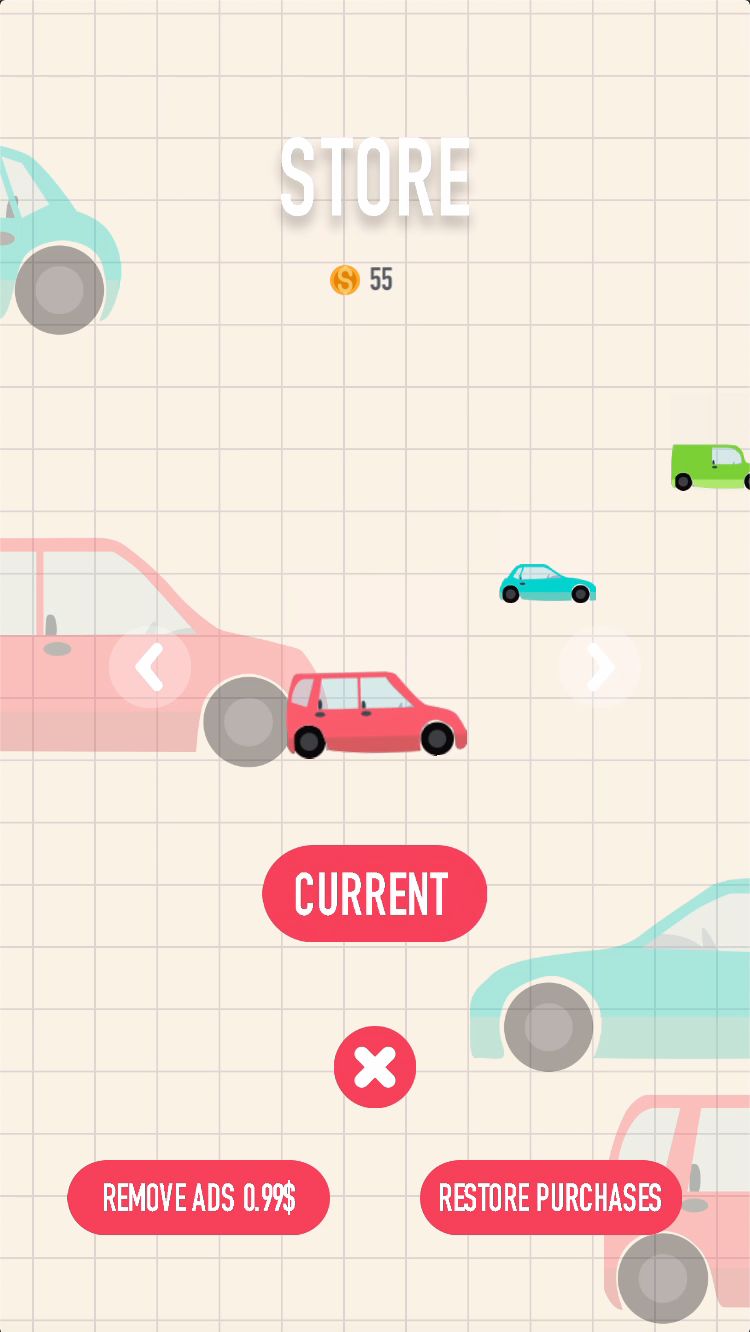The image size is (750, 1332).
Task: Click the red CURRENT button
Action: [374, 893]
